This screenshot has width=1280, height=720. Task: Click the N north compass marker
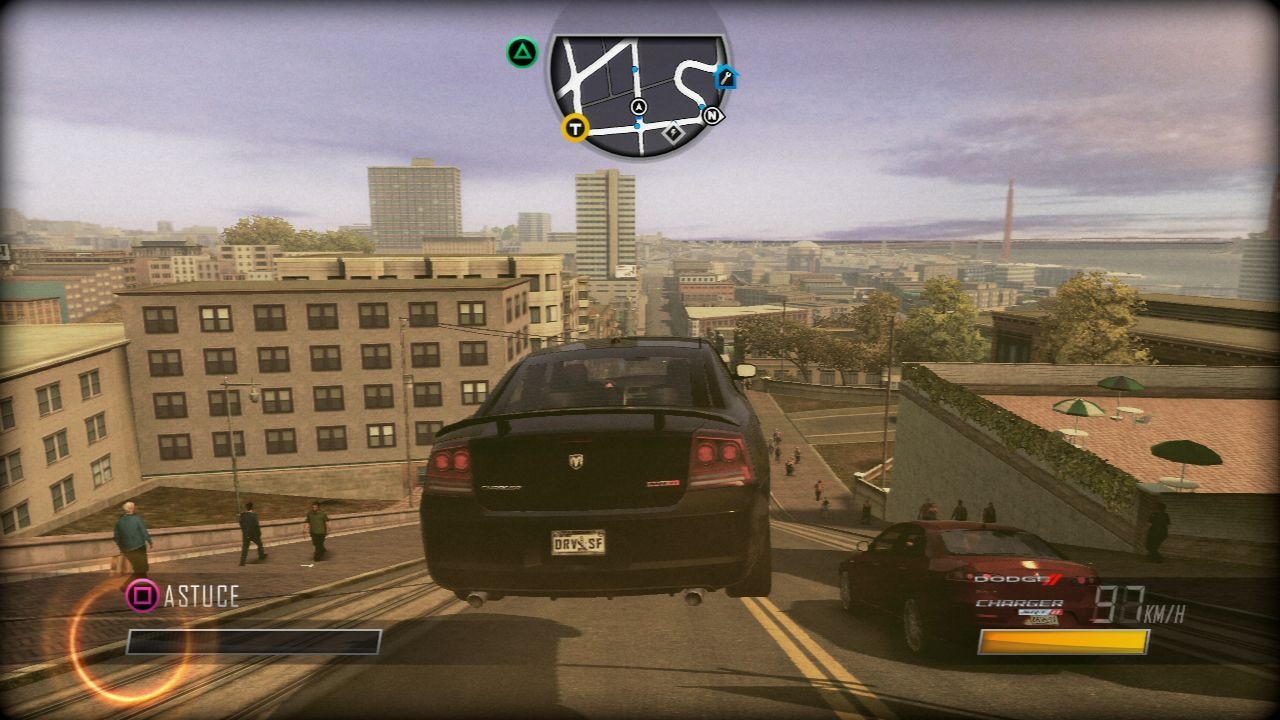pyautogui.click(x=712, y=116)
